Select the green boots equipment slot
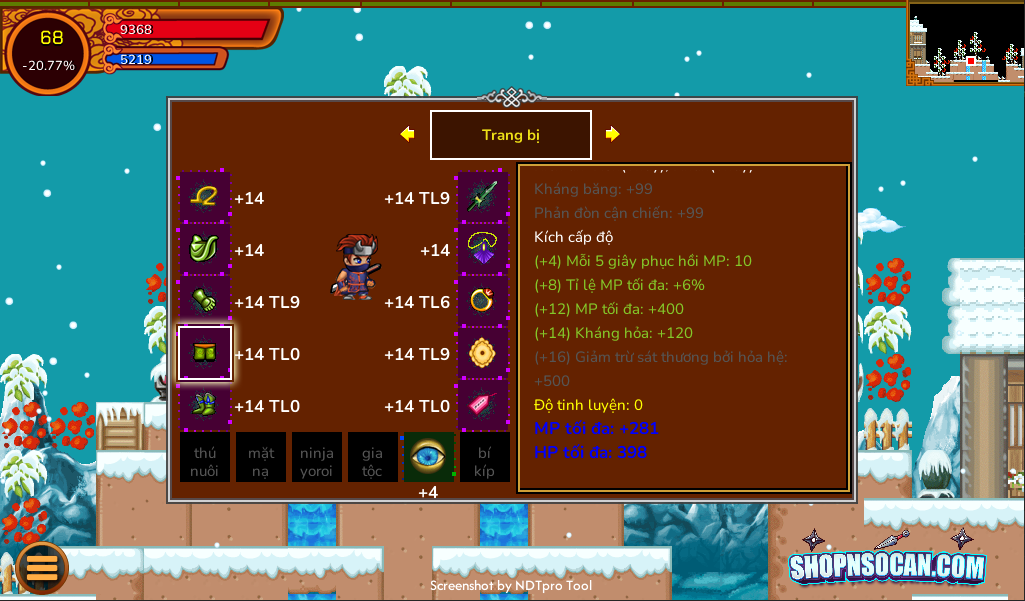 205,405
